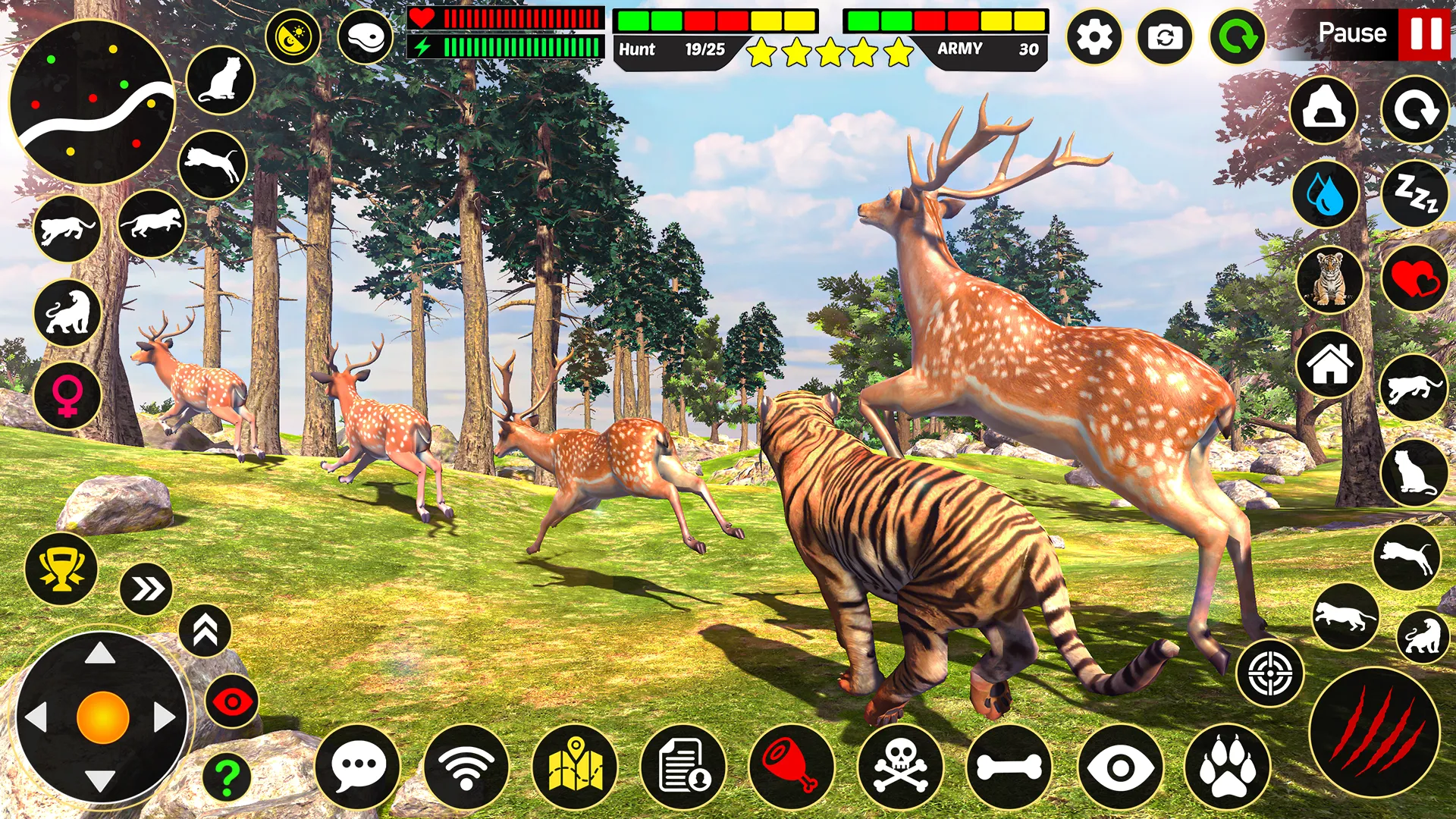Viewport: 1456px width, 819px height.
Task: Activate the Zzz sleep action
Action: tap(1417, 195)
